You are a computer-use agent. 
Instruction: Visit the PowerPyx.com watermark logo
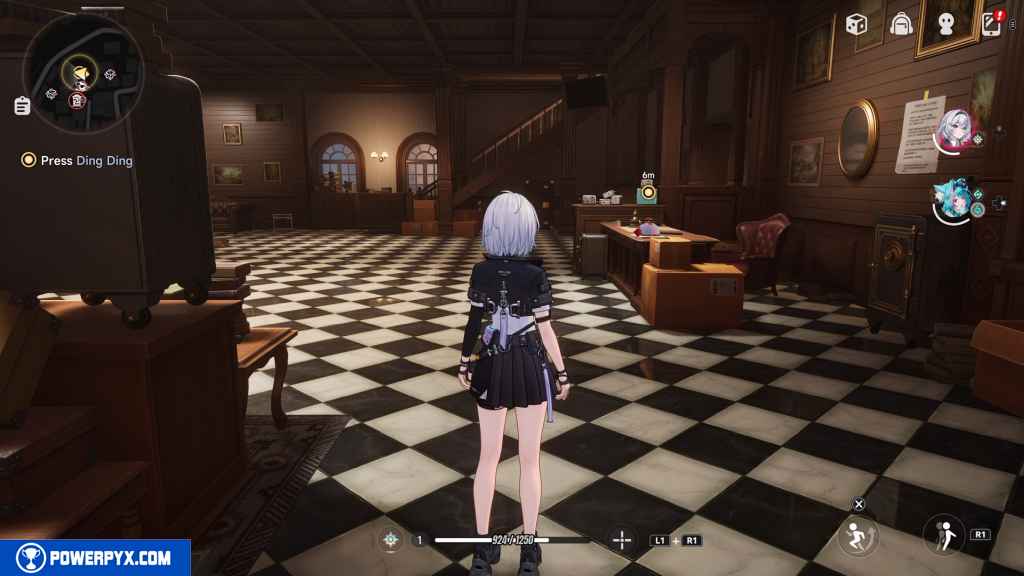[95, 558]
